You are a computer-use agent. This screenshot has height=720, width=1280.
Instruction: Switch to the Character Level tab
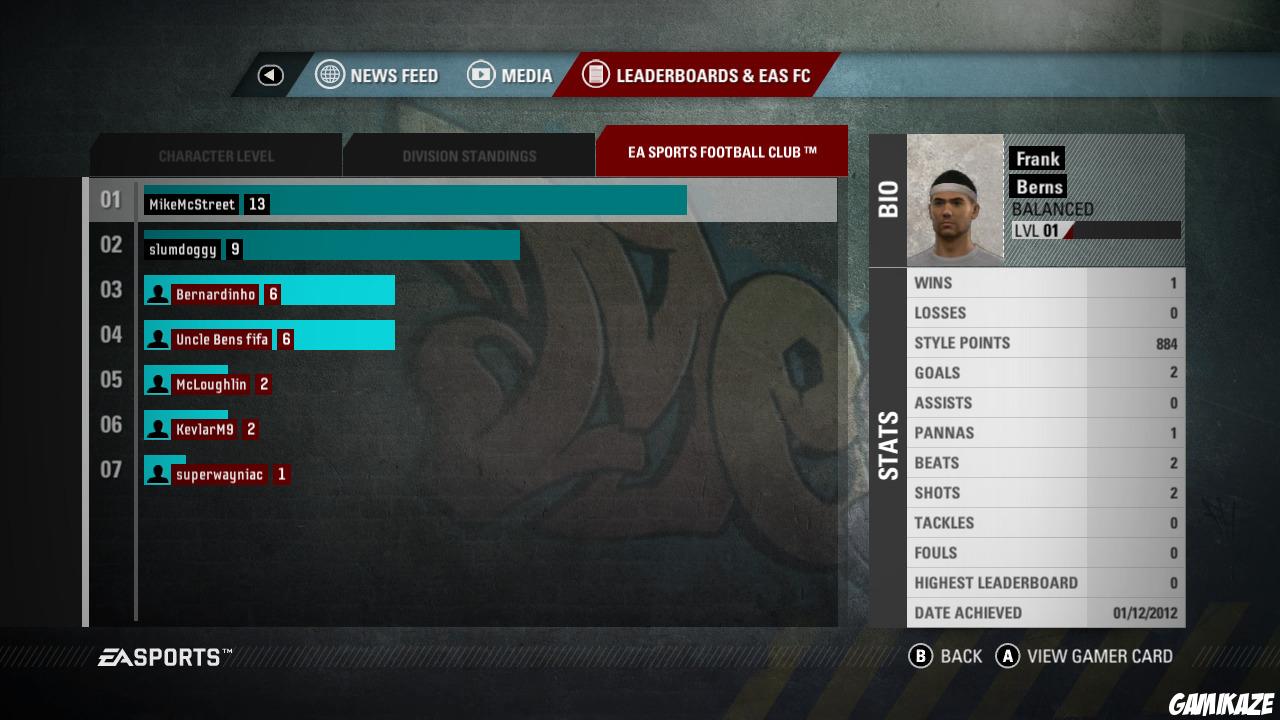[215, 155]
